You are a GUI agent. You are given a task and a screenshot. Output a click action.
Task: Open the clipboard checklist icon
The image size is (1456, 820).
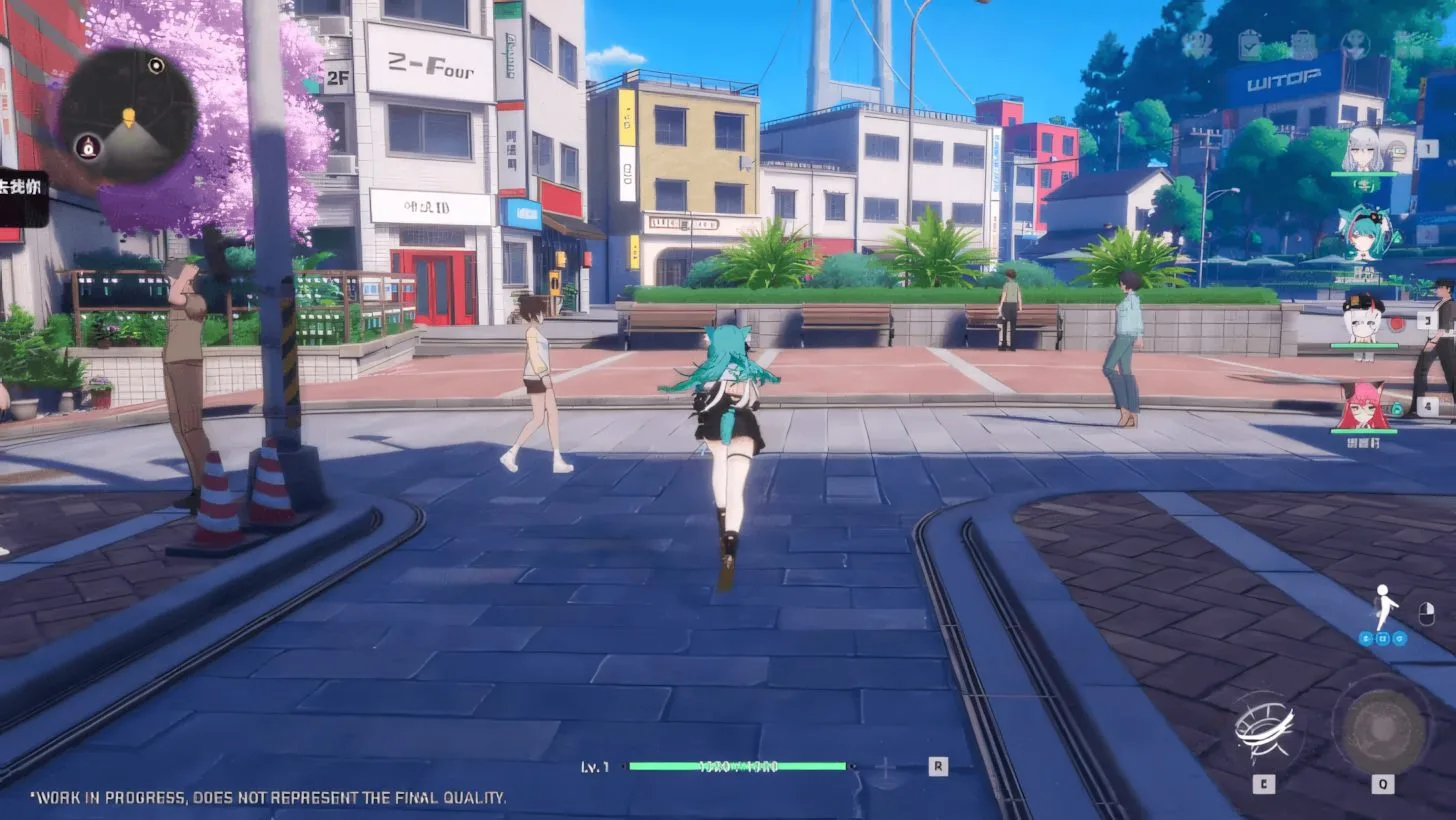point(1249,45)
